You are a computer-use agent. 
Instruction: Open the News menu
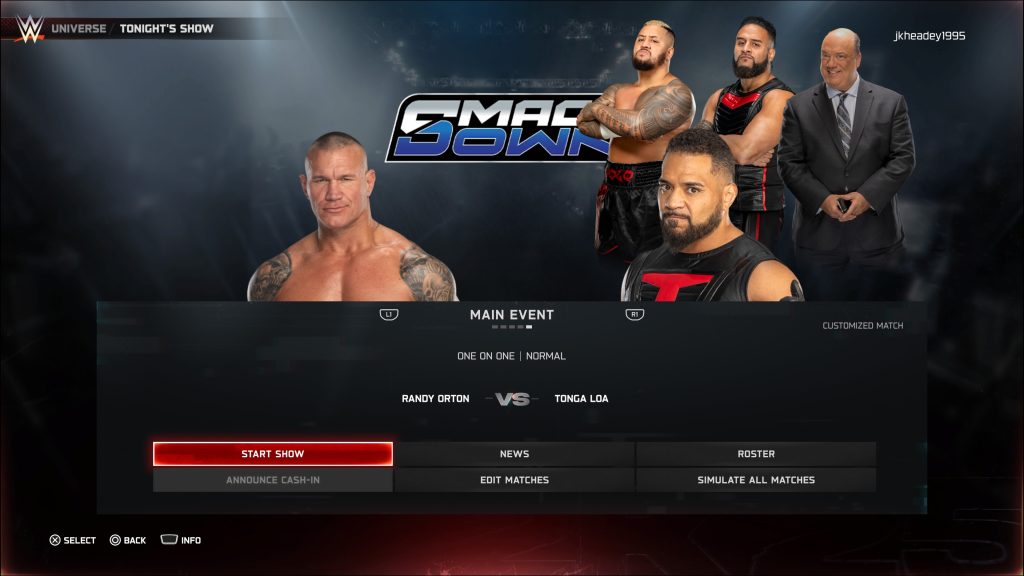point(514,454)
